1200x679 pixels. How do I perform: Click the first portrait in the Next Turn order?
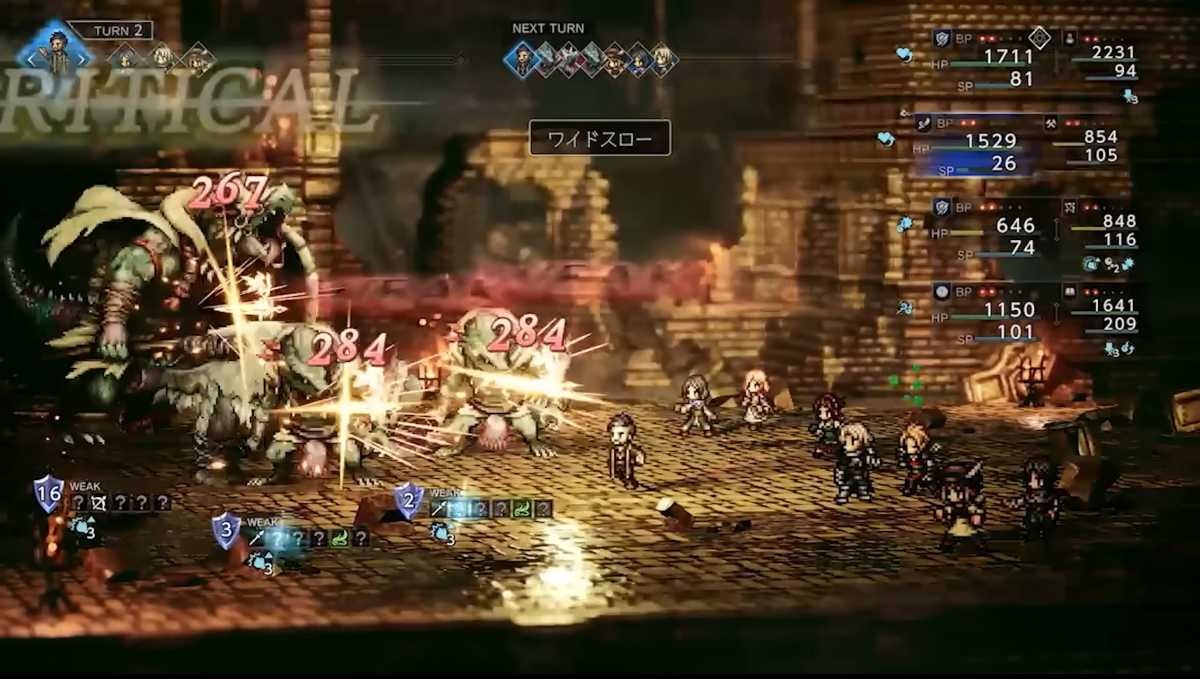click(521, 59)
